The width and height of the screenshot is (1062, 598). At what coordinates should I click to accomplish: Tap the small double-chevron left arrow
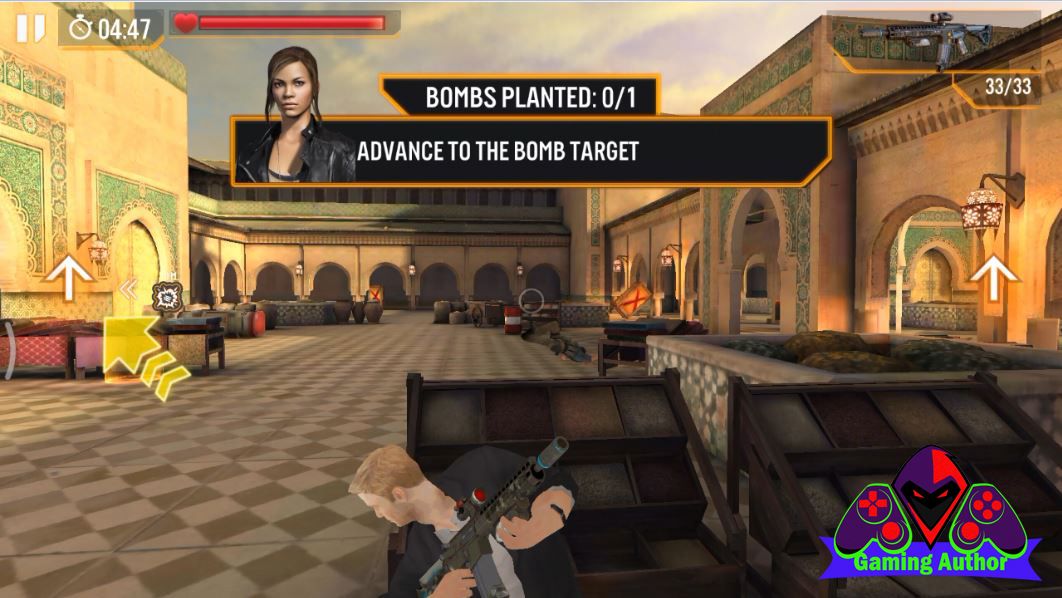128,290
